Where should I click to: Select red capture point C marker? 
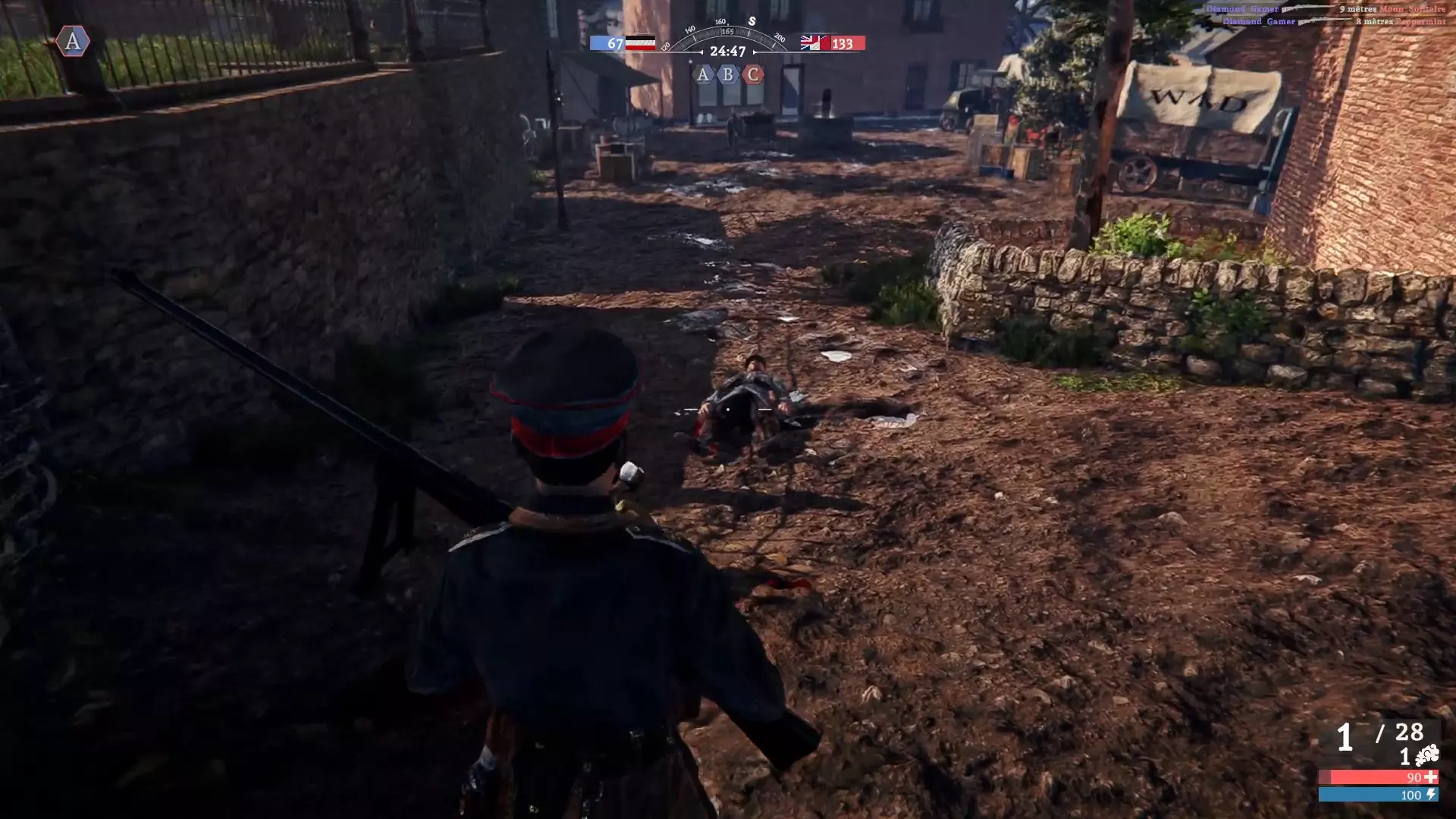coord(753,74)
